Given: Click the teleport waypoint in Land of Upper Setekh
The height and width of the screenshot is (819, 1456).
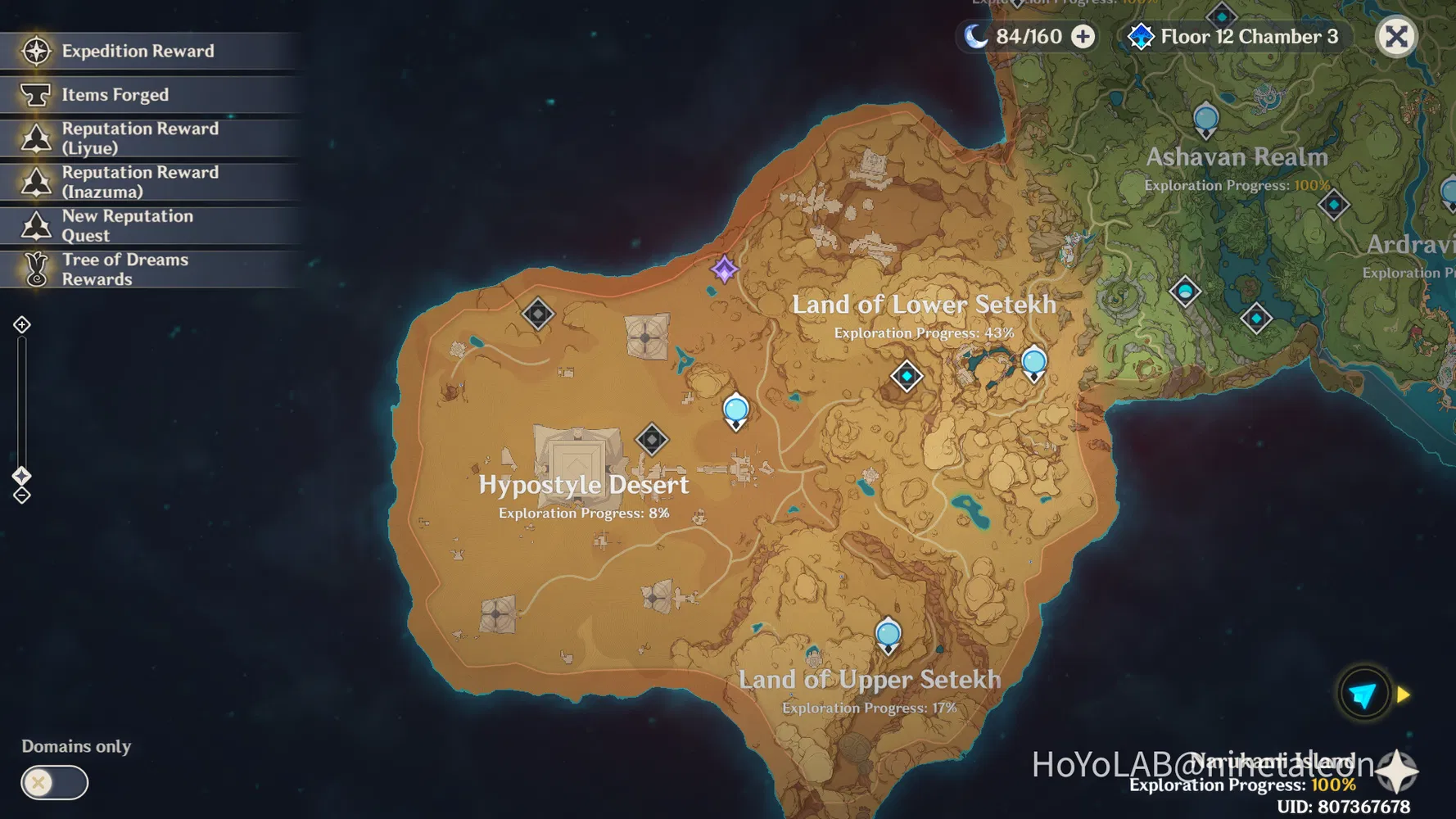Looking at the screenshot, I should (x=887, y=633).
